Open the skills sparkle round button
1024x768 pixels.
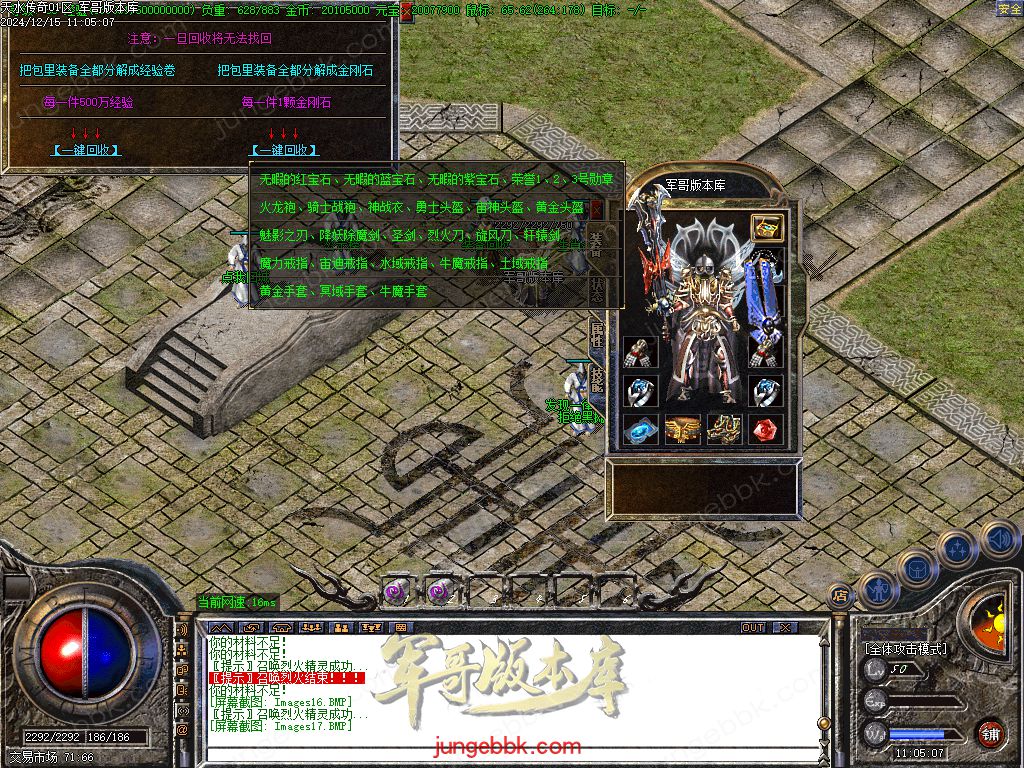point(957,549)
